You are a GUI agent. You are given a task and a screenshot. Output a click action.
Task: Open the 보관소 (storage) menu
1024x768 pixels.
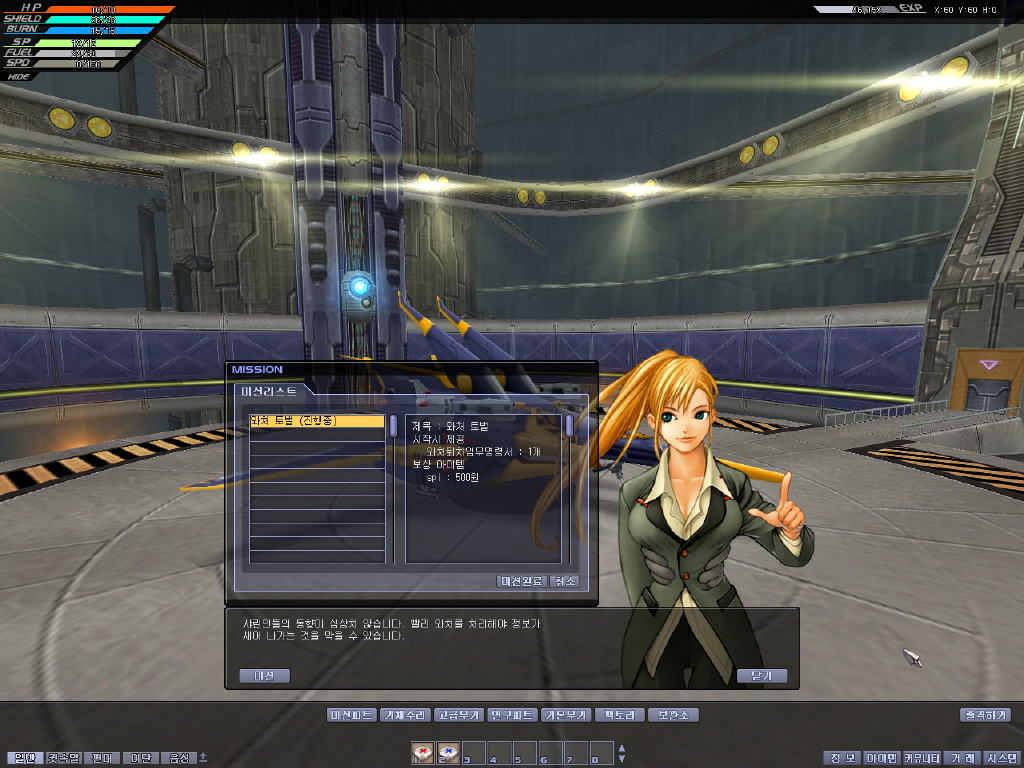coord(672,715)
